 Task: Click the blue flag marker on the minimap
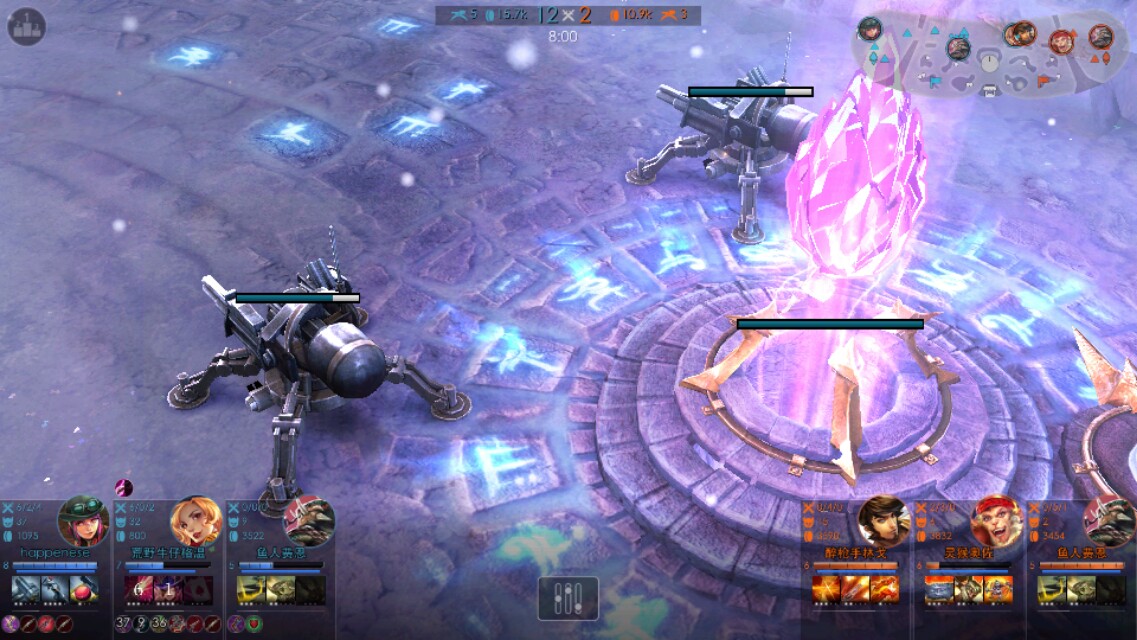(935, 82)
